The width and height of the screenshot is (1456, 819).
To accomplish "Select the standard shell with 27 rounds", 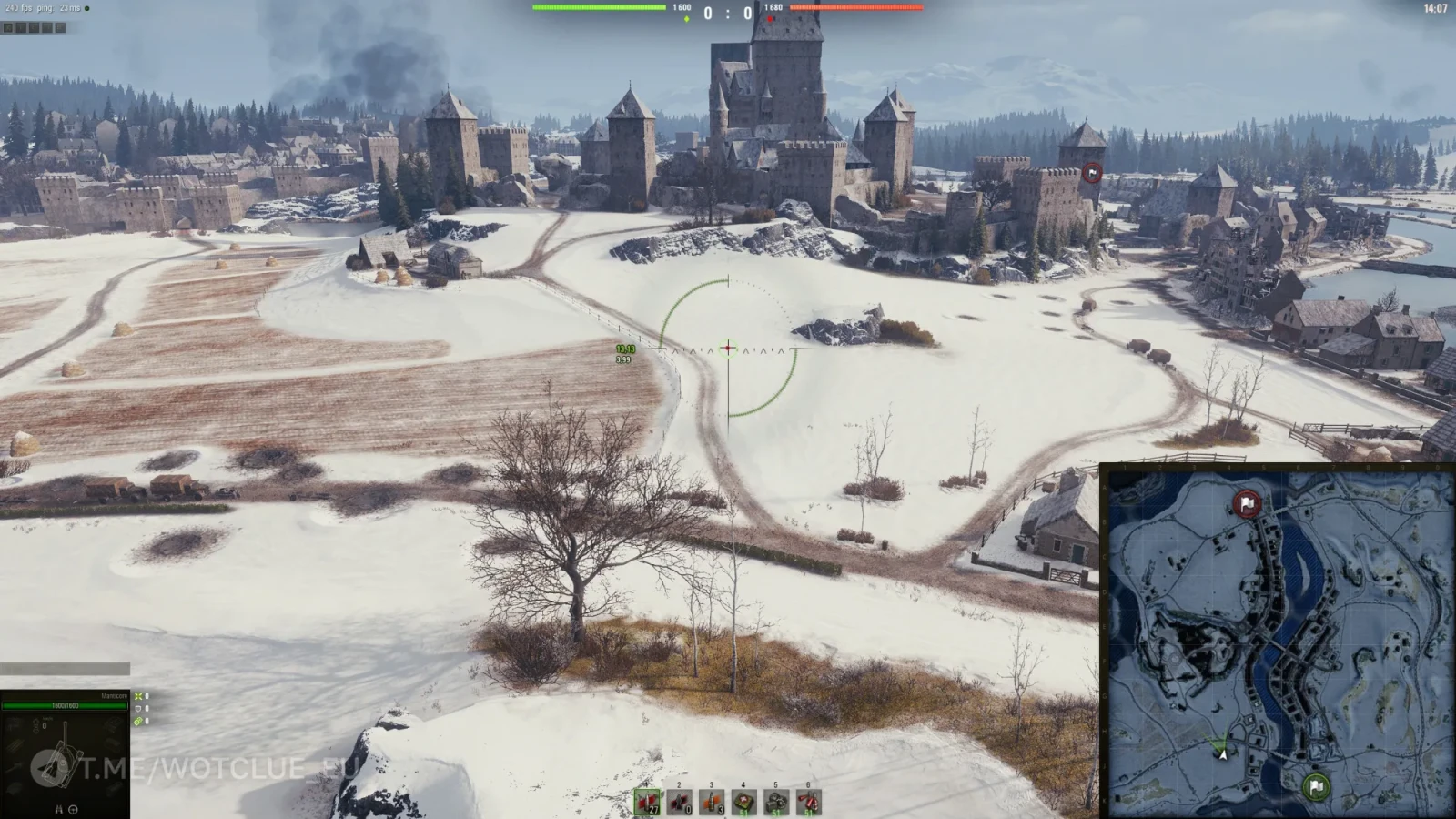I will click(648, 802).
